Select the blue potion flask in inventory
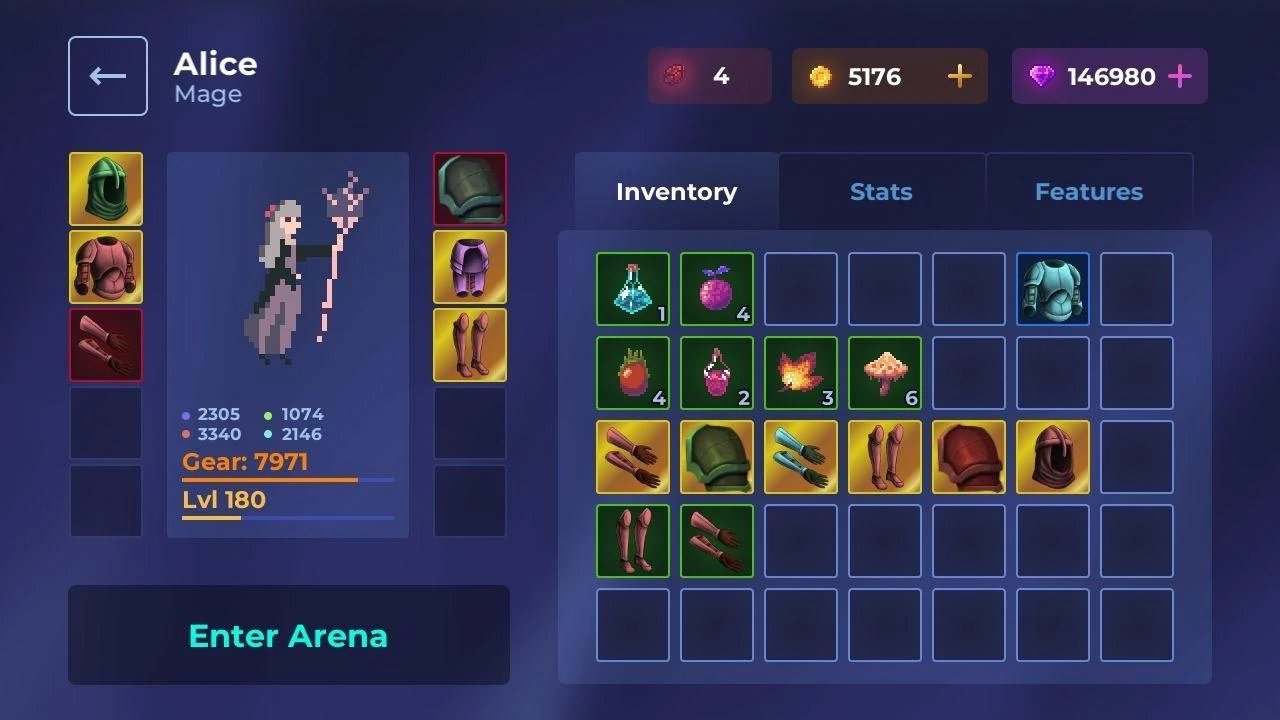1280x720 pixels. [633, 289]
